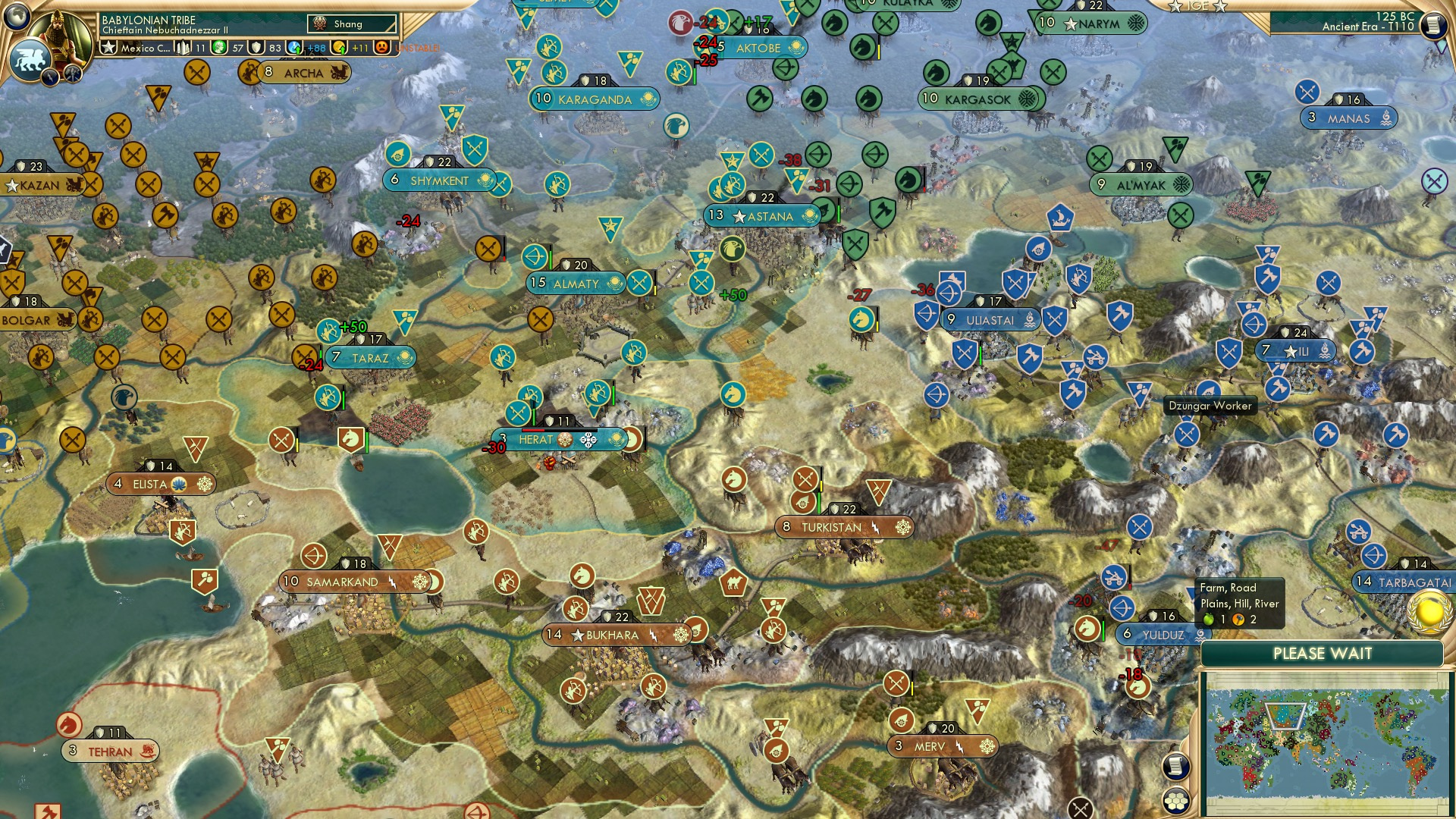1456x819 pixels.
Task: Click the gold coin icon showing +11
Action: point(339,47)
